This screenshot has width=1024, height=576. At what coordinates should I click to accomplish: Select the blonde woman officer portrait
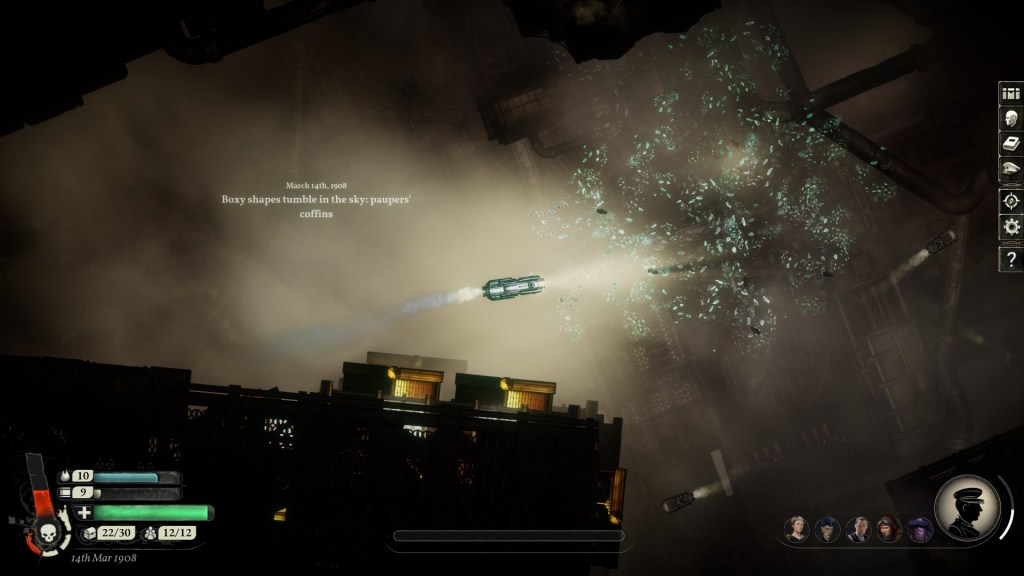(796, 529)
